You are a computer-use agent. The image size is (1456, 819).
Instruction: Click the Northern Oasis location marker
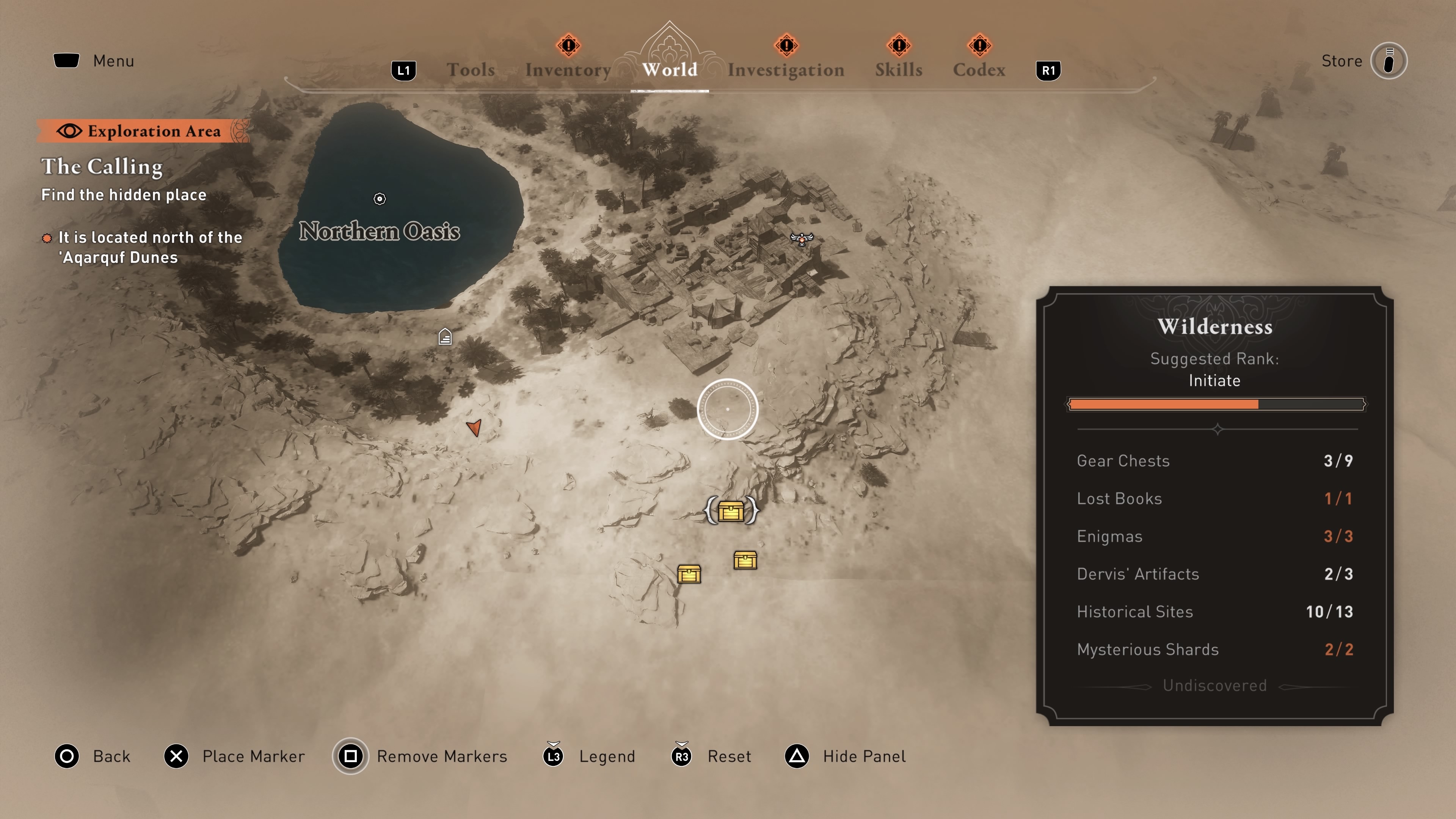point(380,199)
